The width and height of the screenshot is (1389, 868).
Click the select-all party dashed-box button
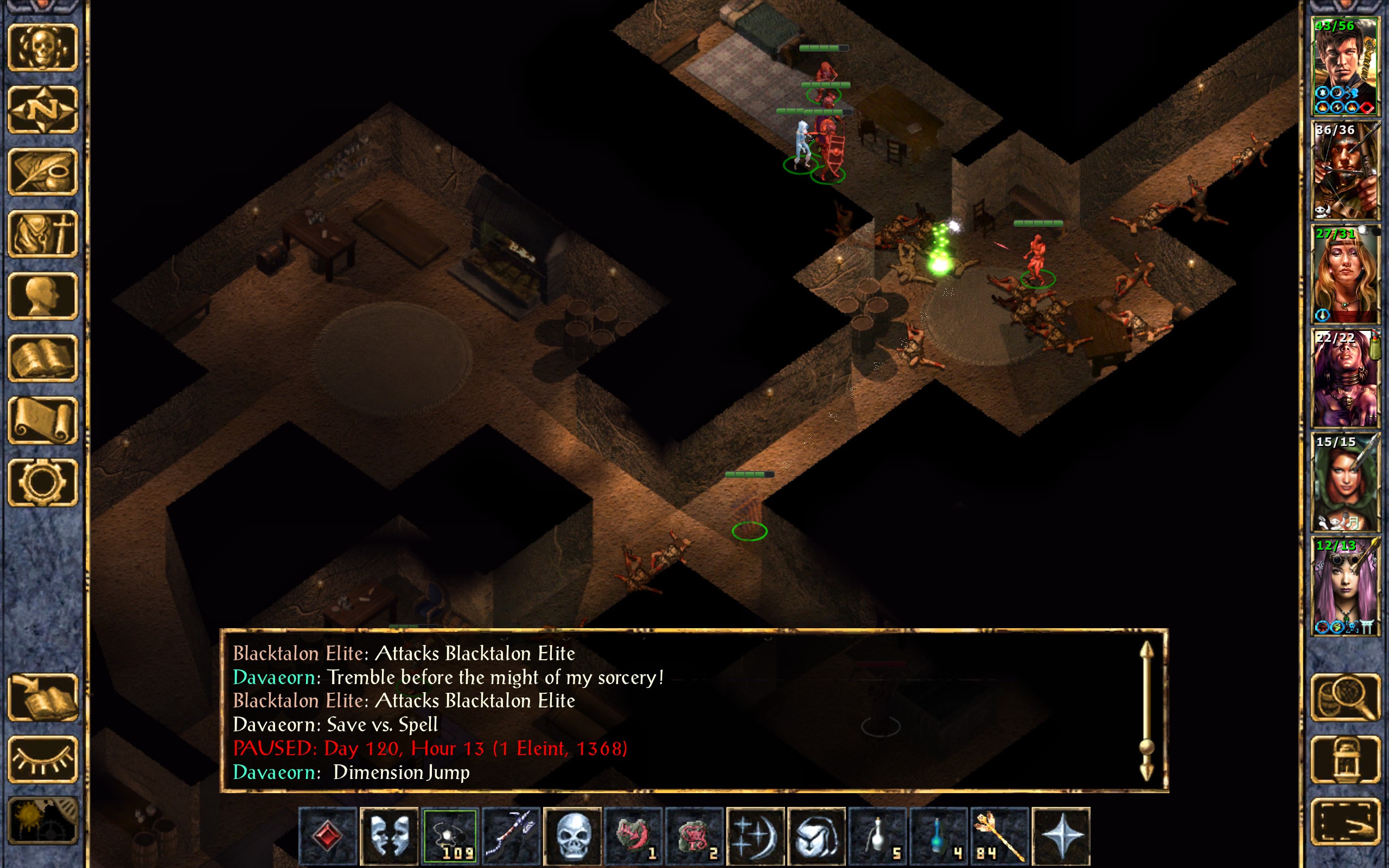(1345, 821)
